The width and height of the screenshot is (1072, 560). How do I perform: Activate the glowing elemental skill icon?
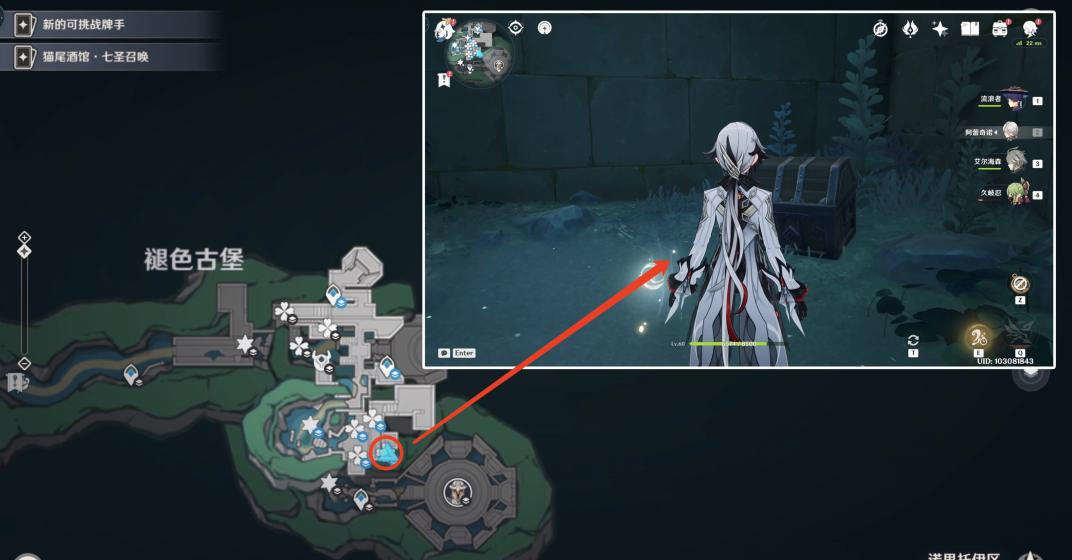coord(977,337)
